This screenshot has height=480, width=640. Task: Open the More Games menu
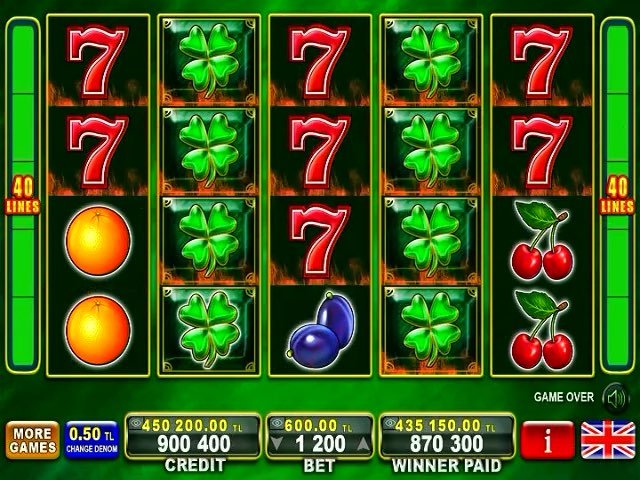coord(30,440)
